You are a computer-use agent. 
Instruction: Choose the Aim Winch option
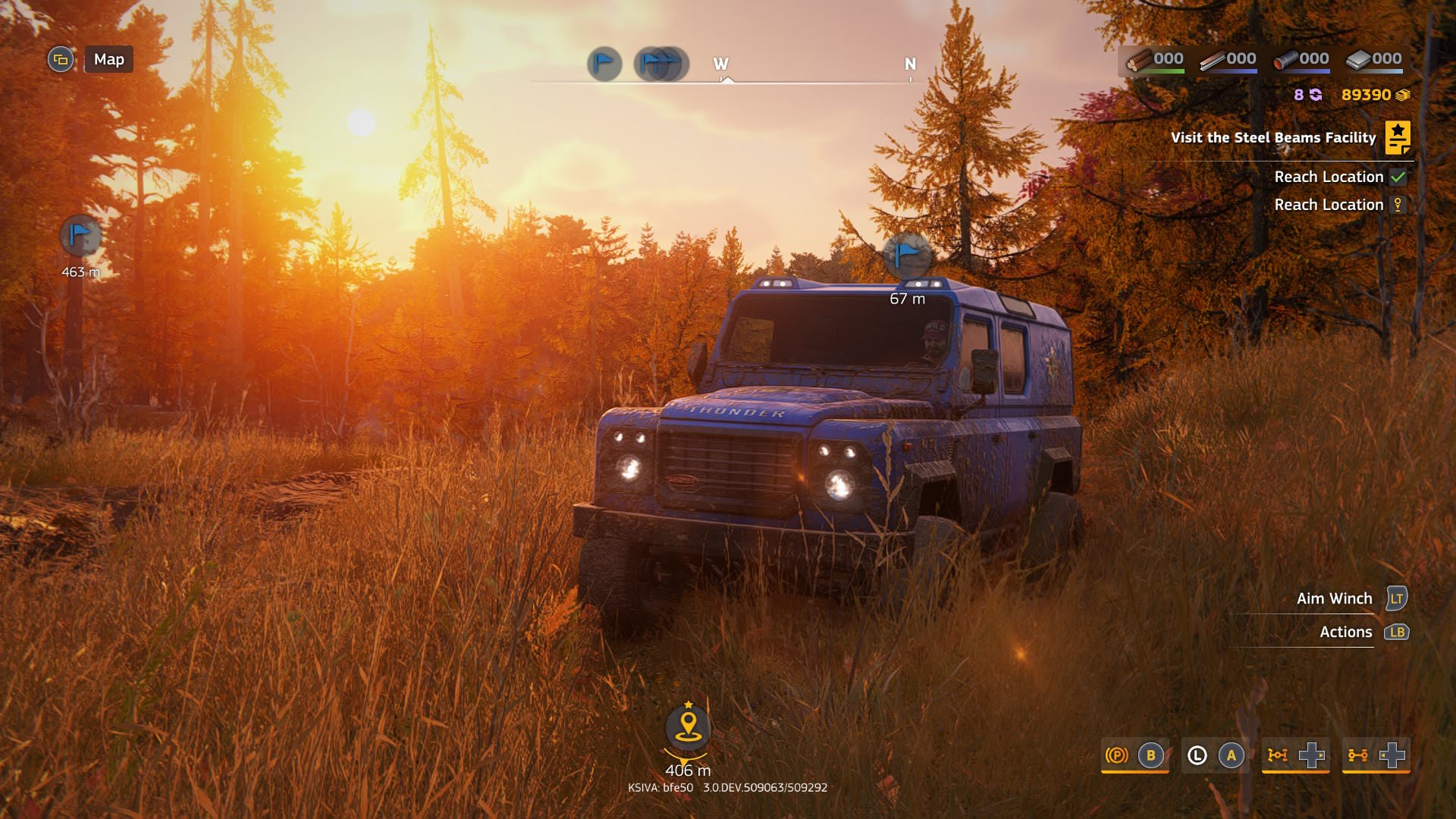1334,598
